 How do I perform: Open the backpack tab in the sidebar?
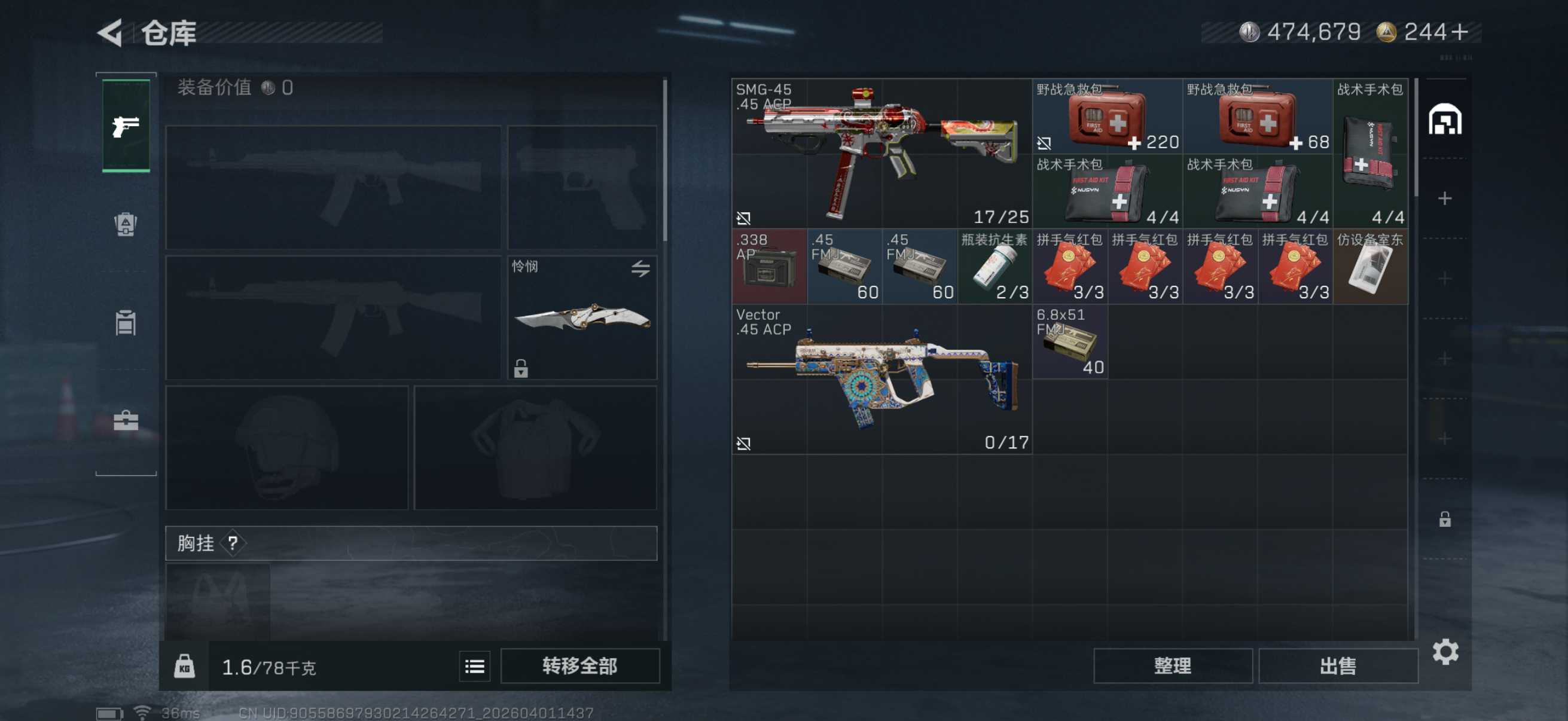click(x=126, y=225)
